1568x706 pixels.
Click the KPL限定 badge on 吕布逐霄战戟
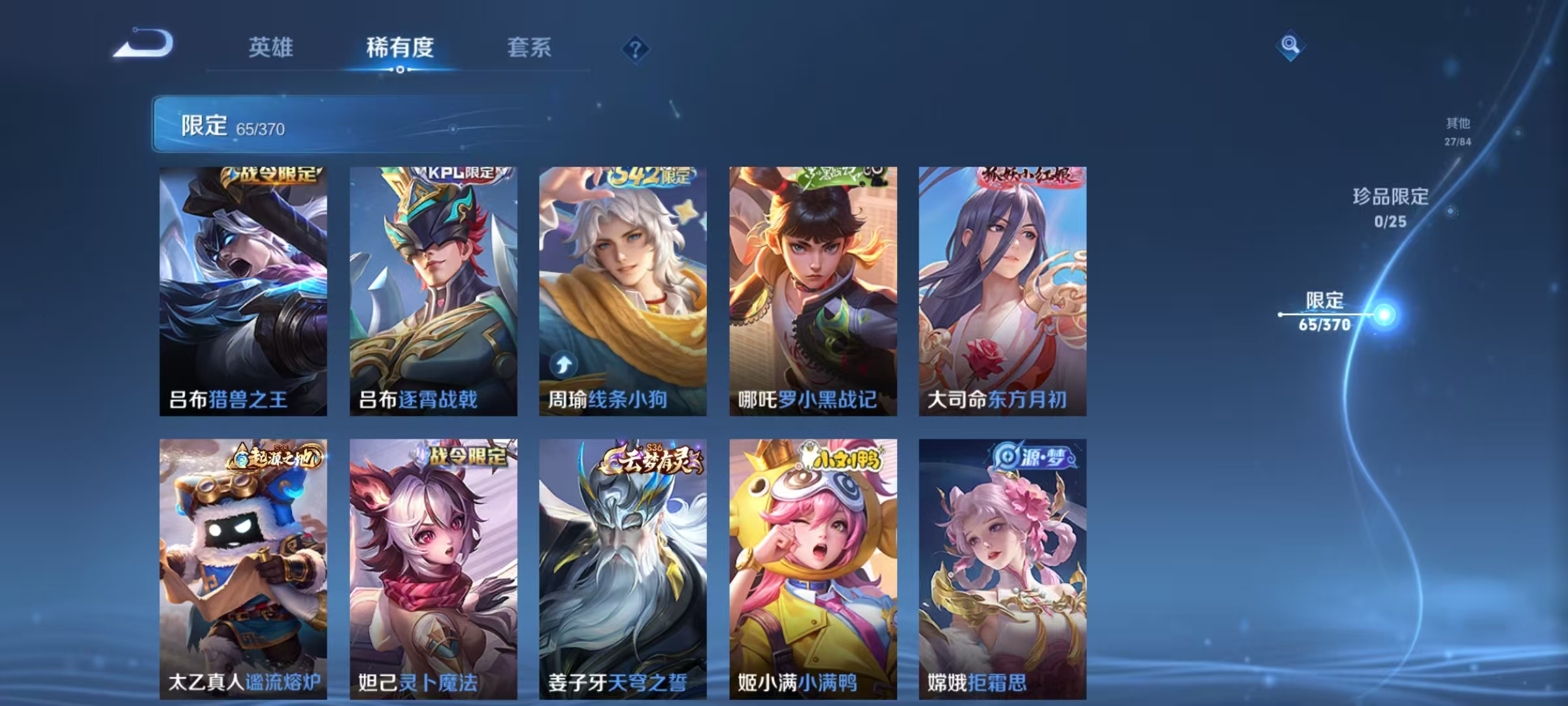(459, 174)
